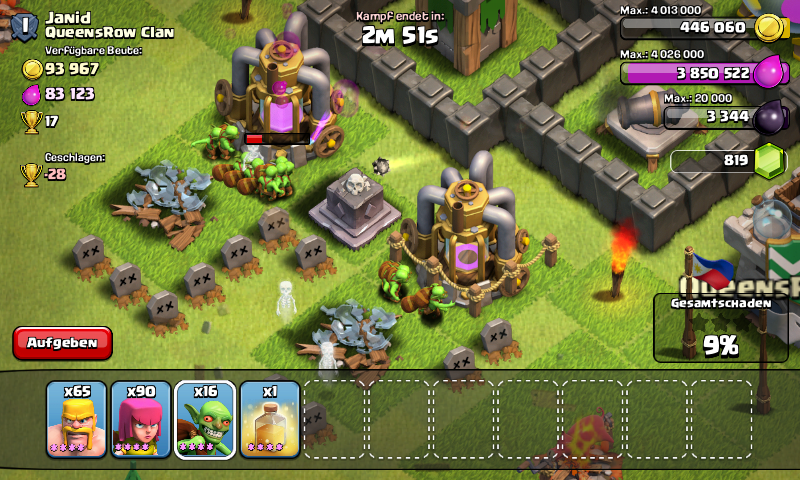Select the Goblin troop slot

pos(205,419)
